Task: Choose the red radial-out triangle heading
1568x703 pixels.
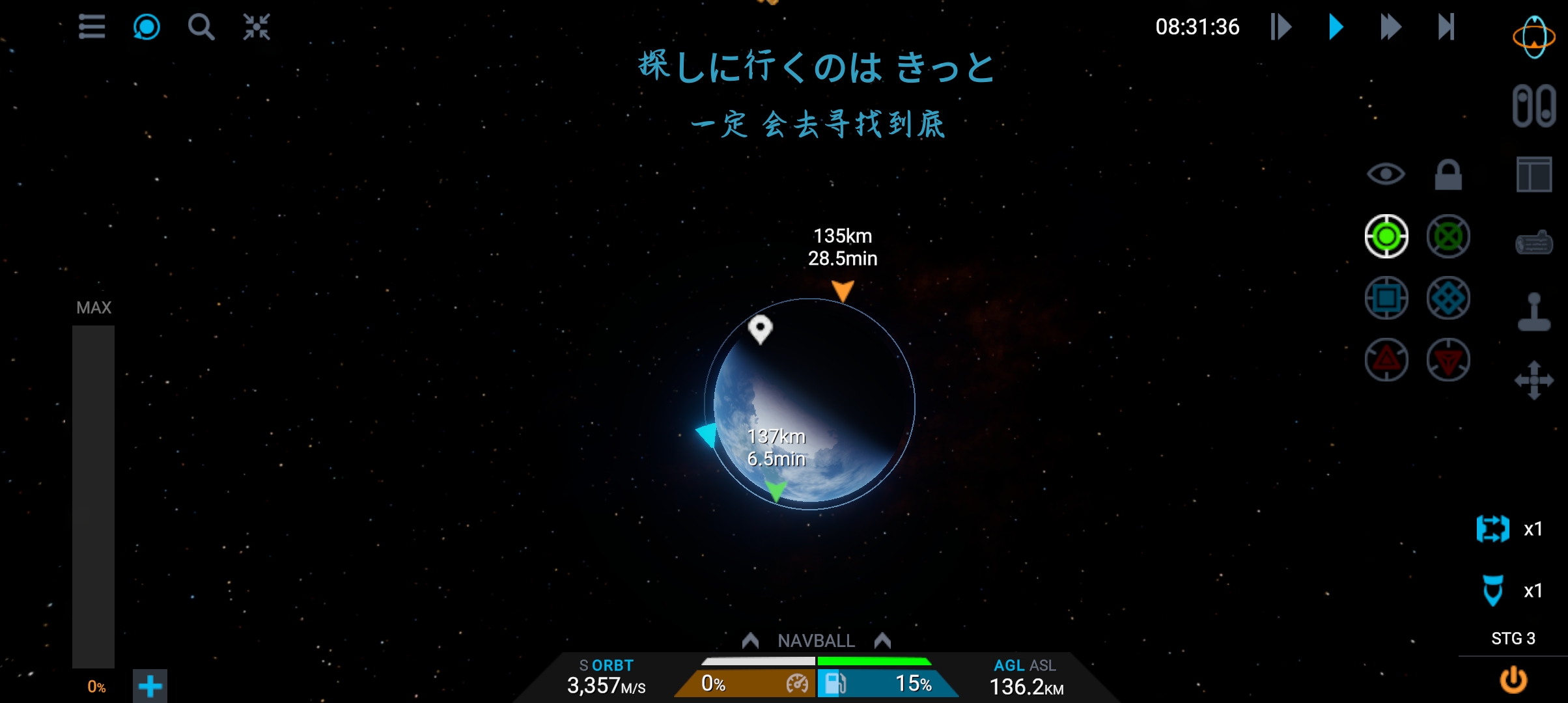Action: pyautogui.click(x=1386, y=359)
